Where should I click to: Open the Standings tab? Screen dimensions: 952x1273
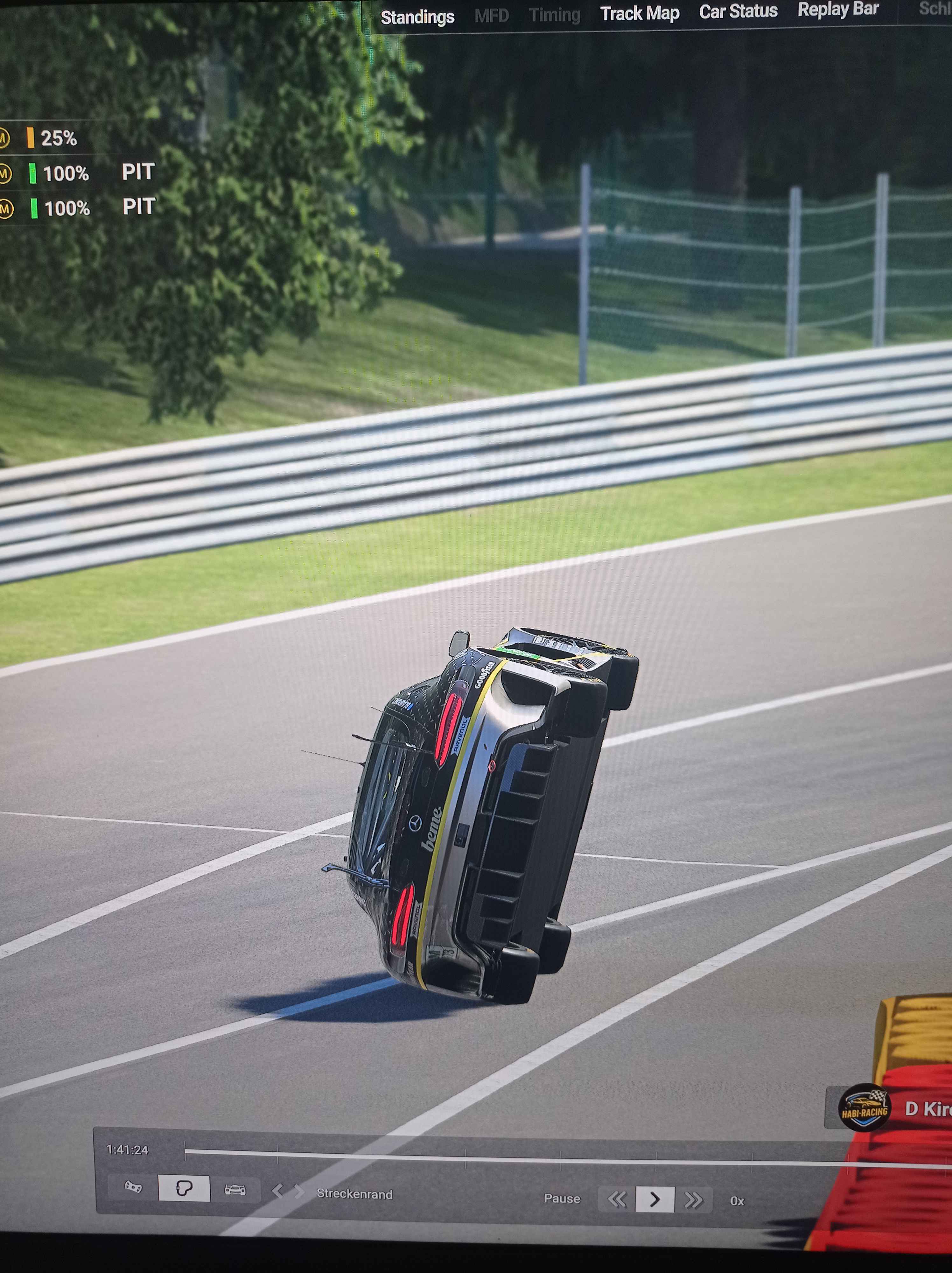(x=417, y=17)
